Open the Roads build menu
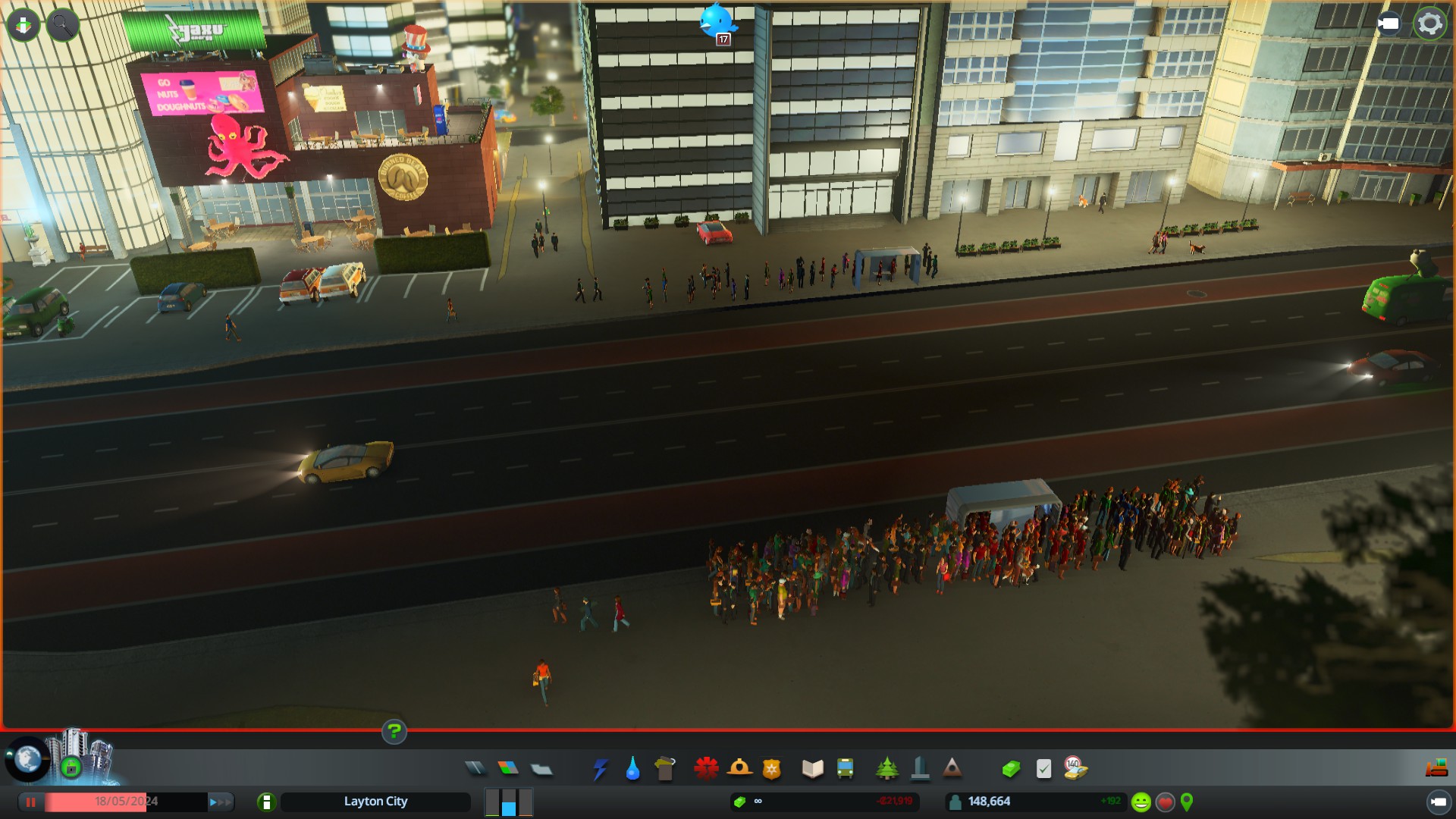 click(x=475, y=769)
